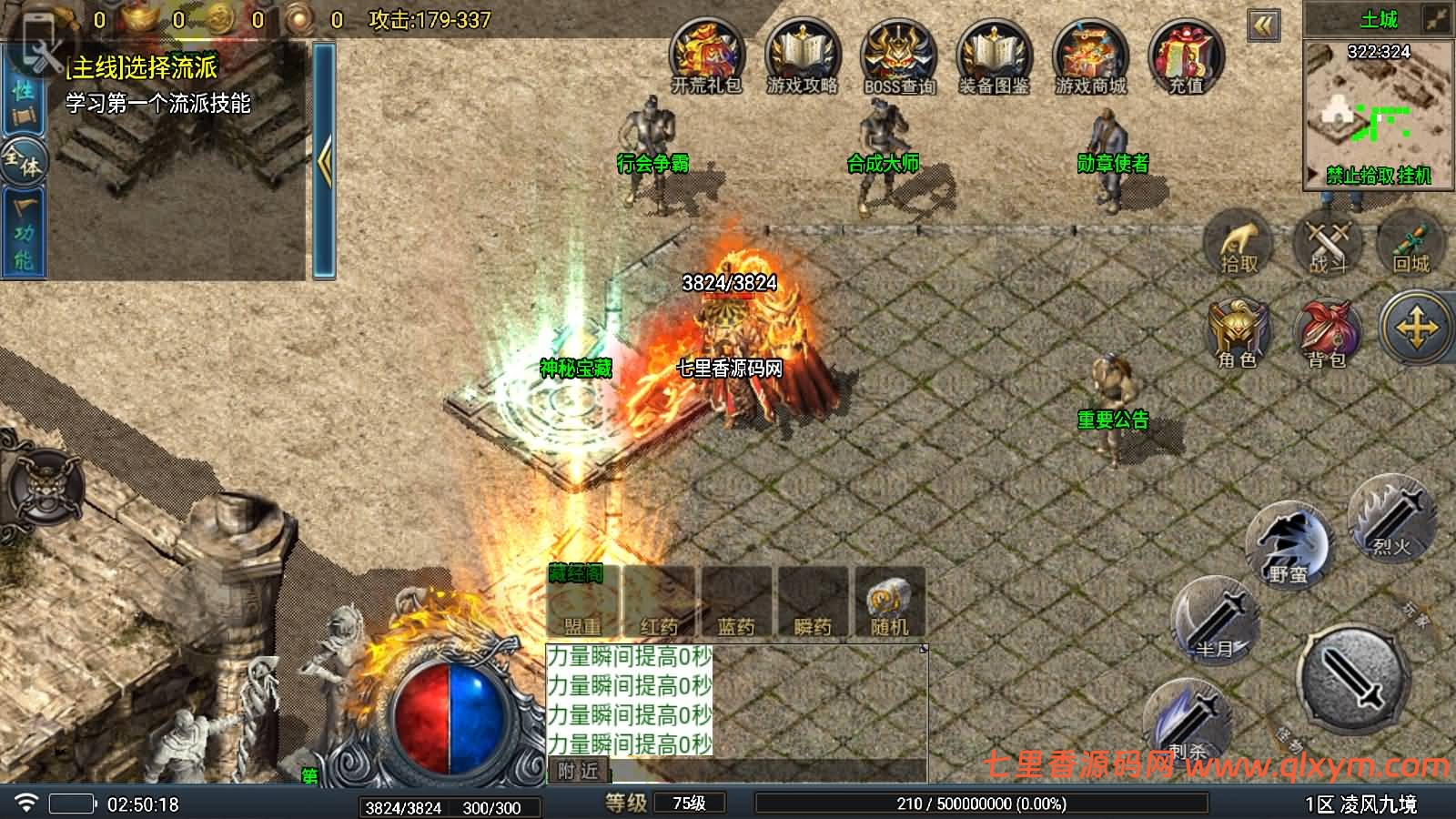Open the 充值 recharge menu
The image size is (1456, 819).
pyautogui.click(x=1186, y=56)
